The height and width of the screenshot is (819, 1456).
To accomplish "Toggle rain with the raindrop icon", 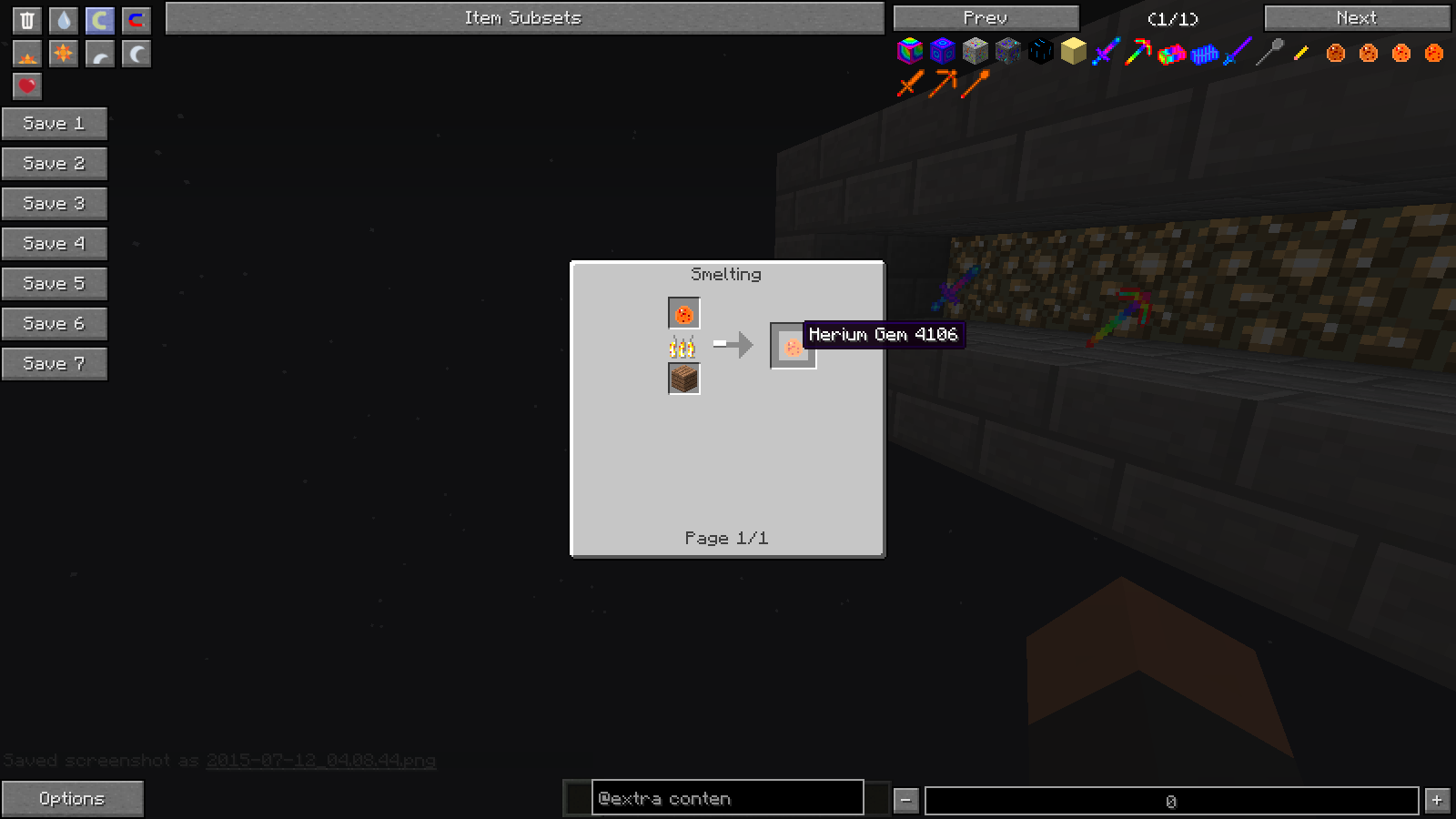I will (x=63, y=20).
